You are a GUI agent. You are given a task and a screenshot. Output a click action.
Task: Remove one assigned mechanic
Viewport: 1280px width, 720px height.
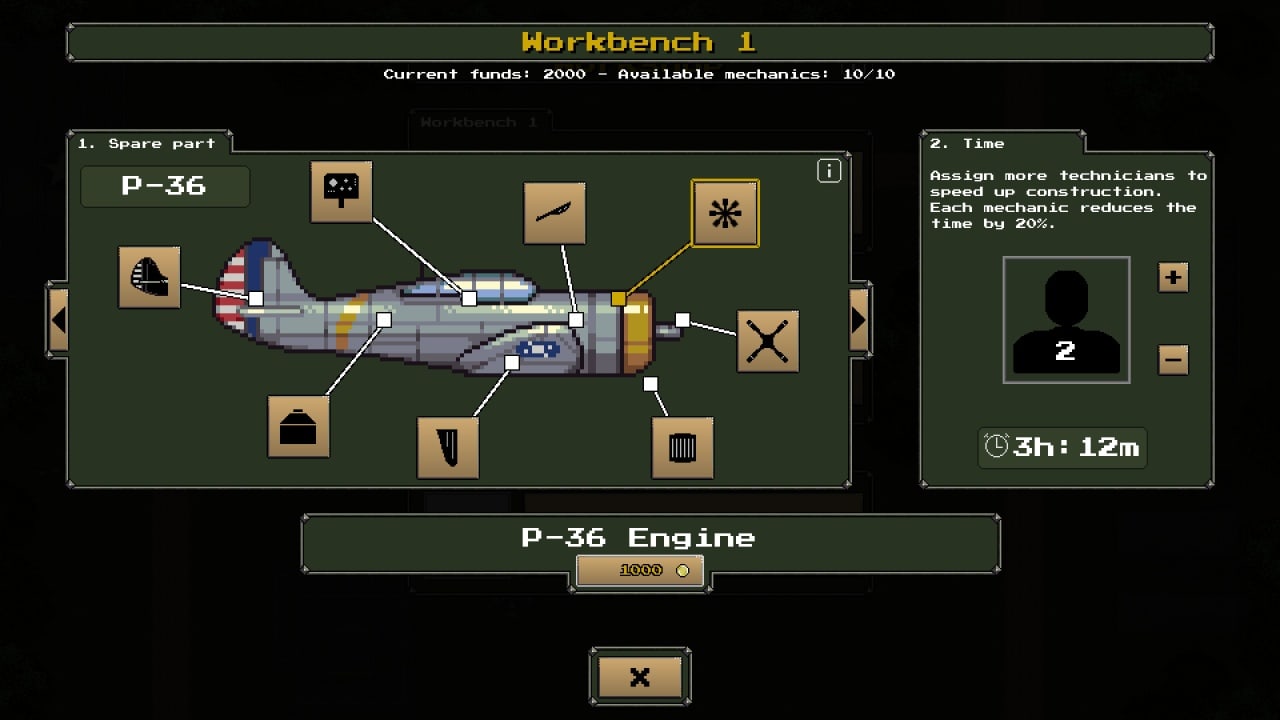click(1173, 358)
